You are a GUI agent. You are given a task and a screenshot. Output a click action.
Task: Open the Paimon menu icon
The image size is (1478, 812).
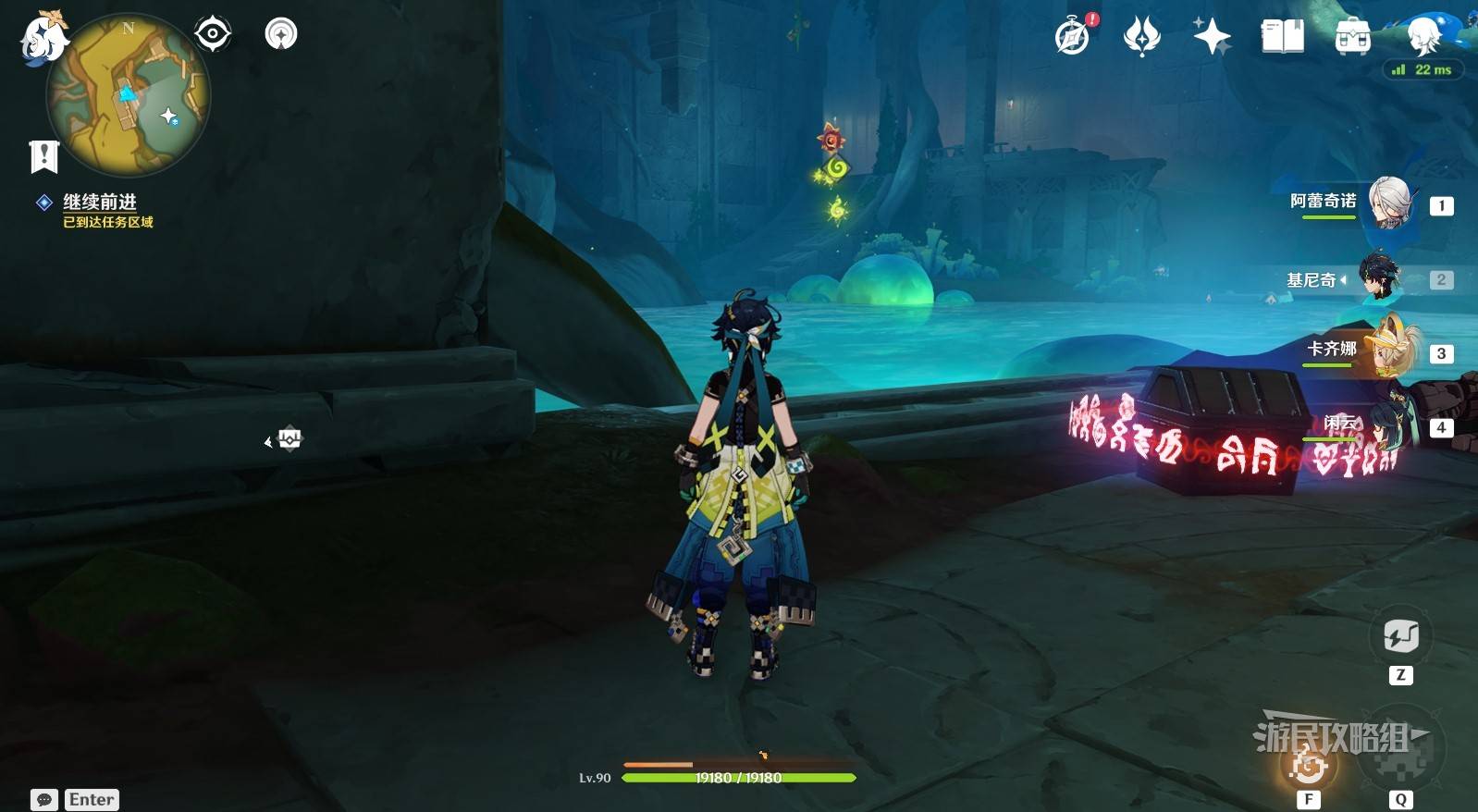pyautogui.click(x=42, y=39)
